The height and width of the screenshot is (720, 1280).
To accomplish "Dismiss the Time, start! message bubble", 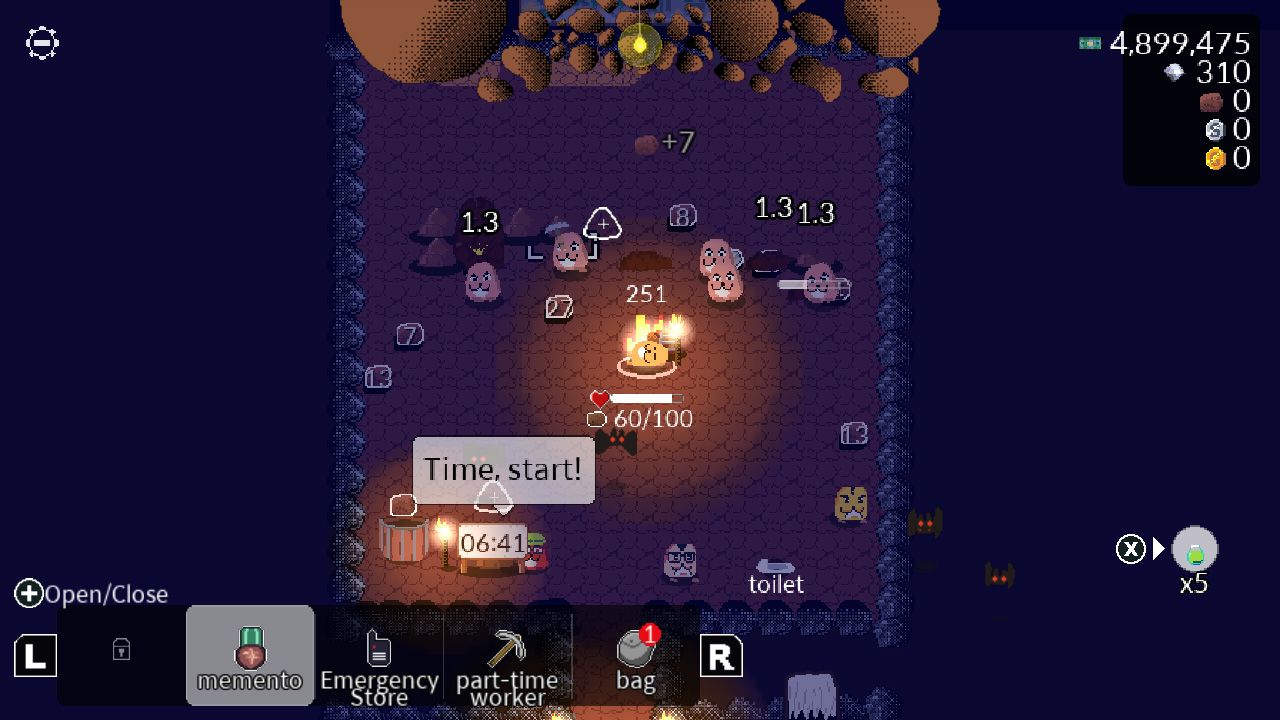I will point(503,470).
